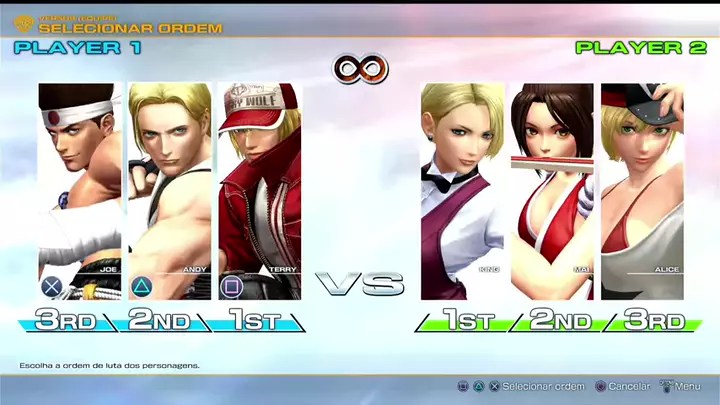The height and width of the screenshot is (405, 720).
Task: Click Player 1's 3RD order slot
Action: click(68, 321)
